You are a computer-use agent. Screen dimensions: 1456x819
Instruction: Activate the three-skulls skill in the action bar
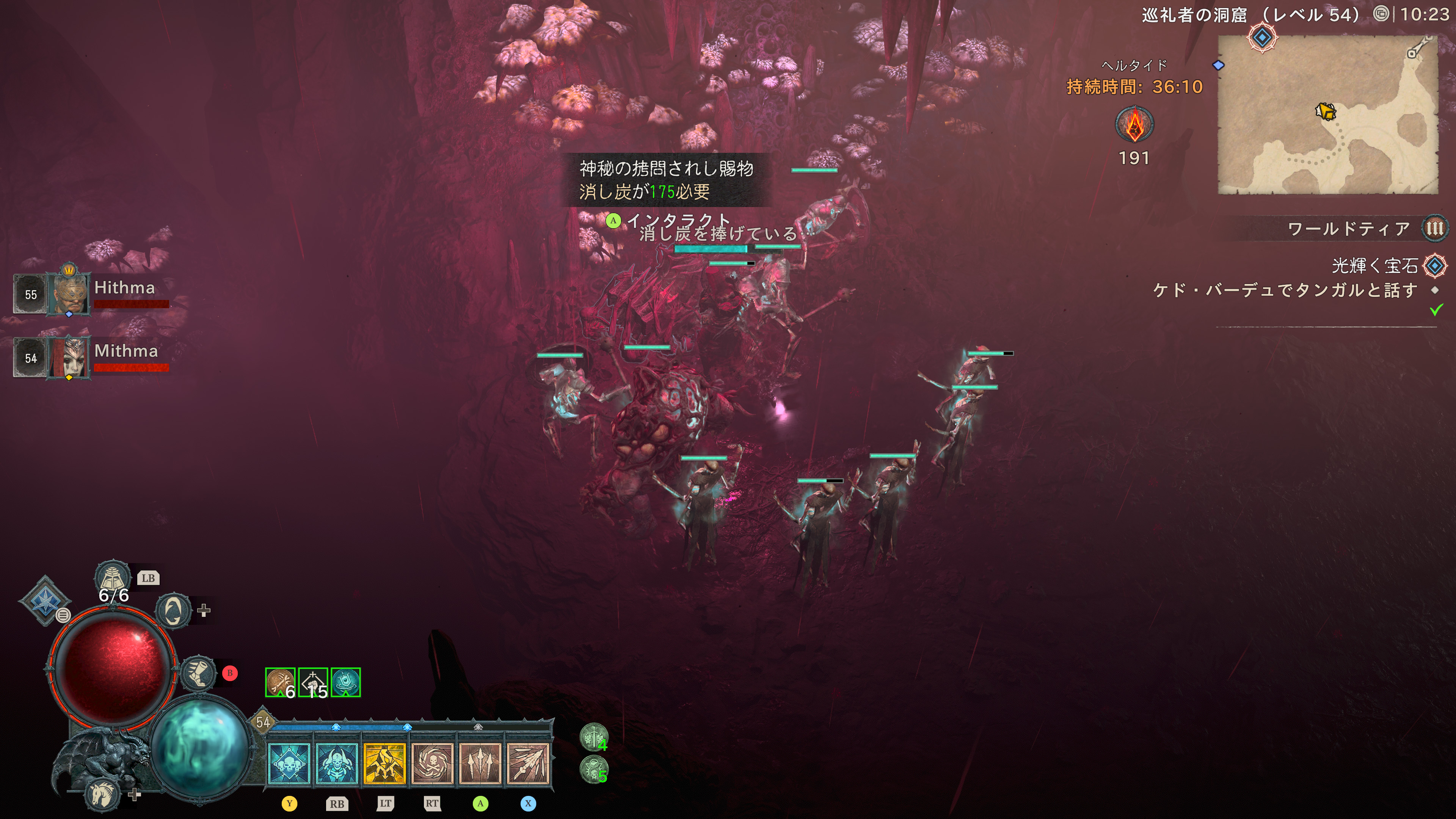pyautogui.click(x=289, y=764)
